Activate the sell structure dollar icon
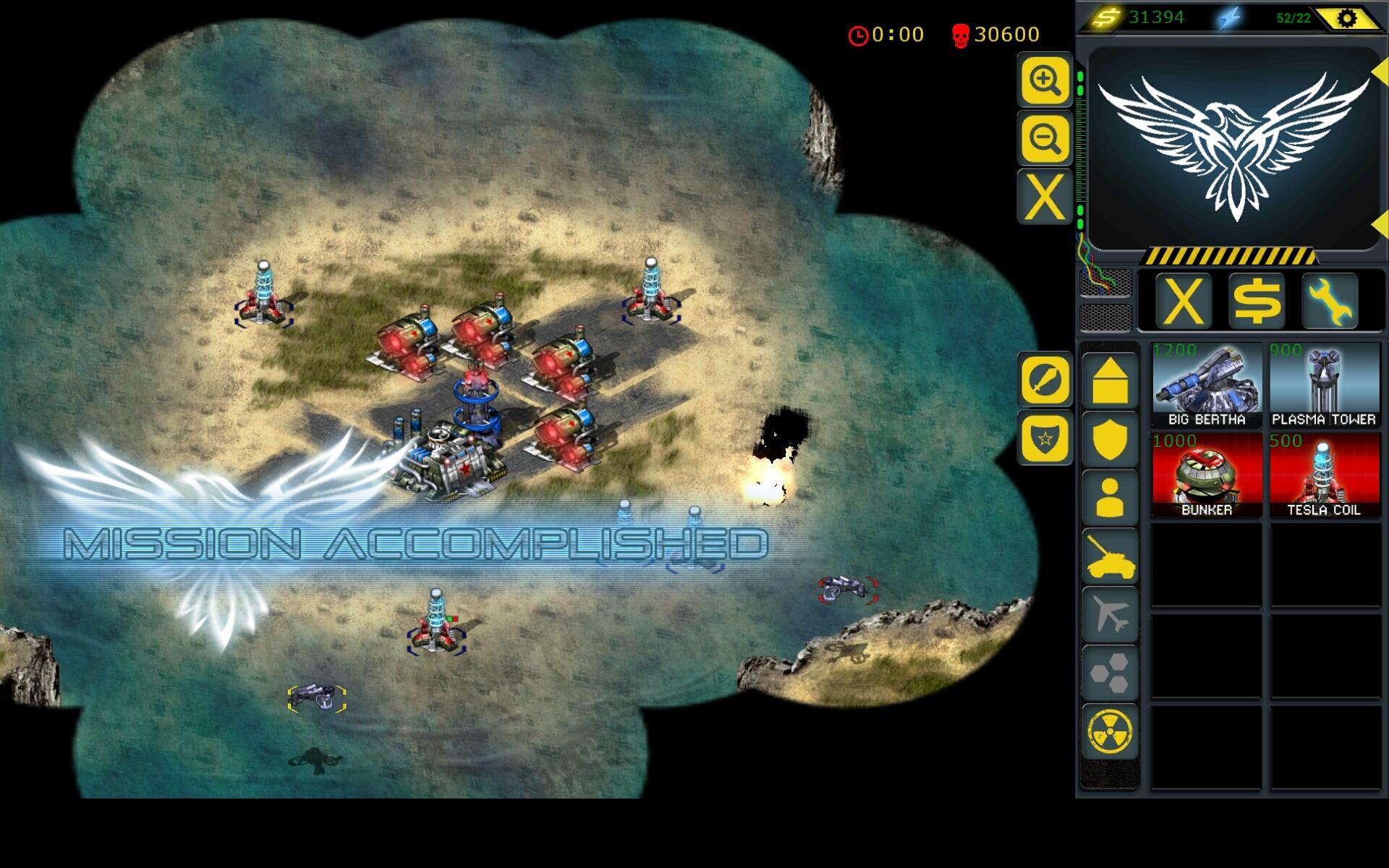The height and width of the screenshot is (868, 1389). tap(1257, 302)
